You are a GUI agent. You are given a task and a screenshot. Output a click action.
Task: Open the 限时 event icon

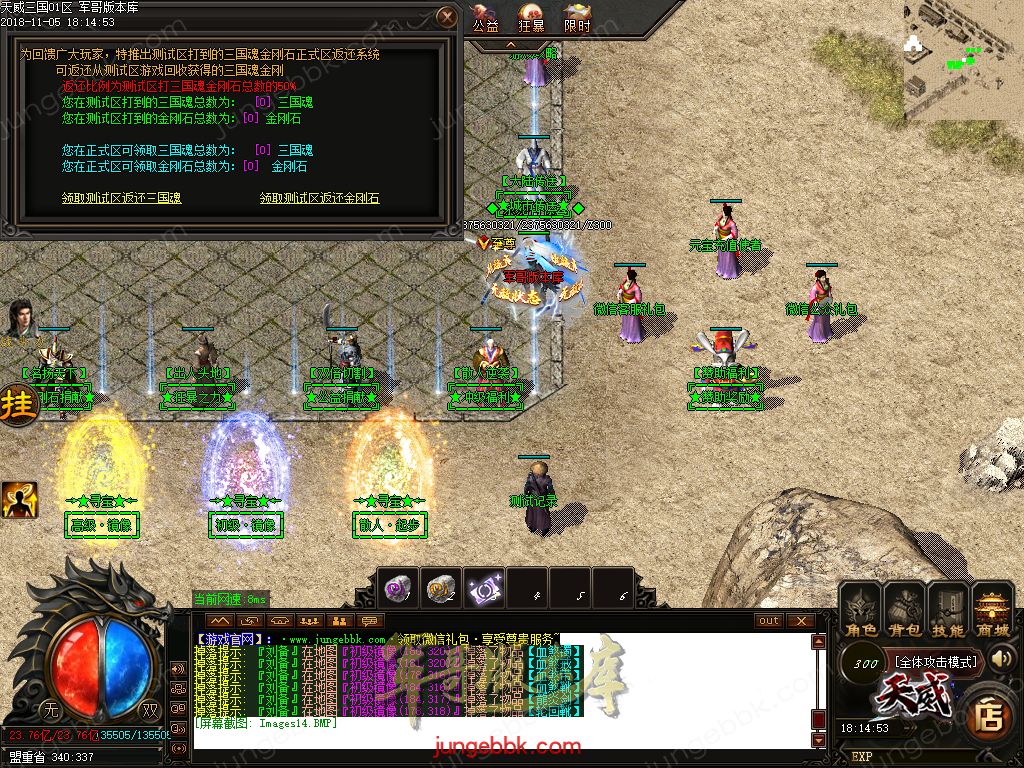tap(577, 17)
